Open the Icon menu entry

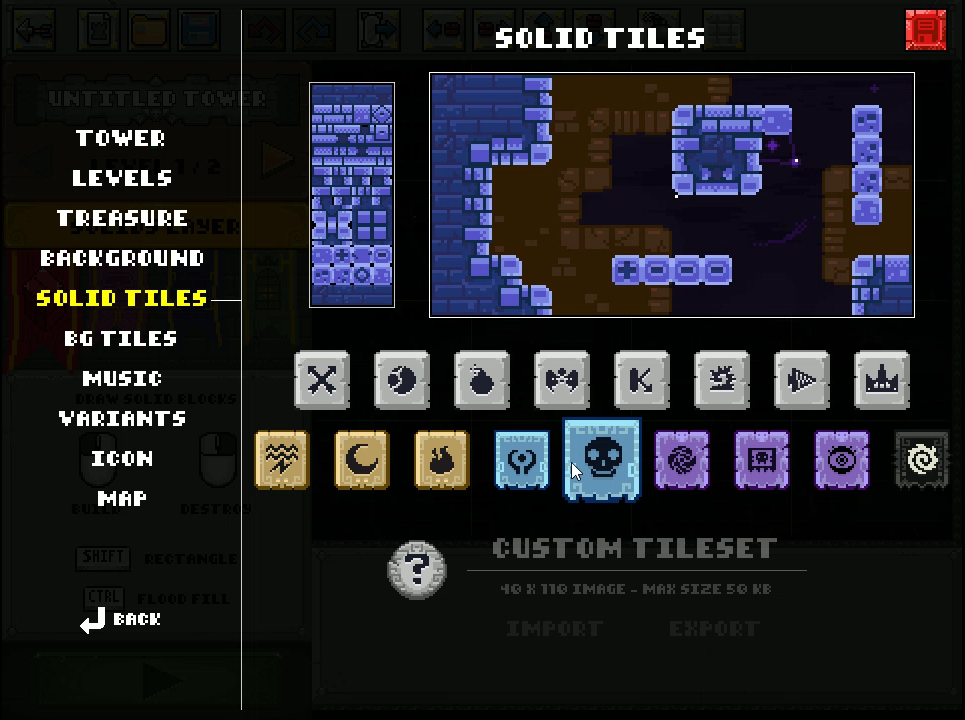tap(122, 458)
